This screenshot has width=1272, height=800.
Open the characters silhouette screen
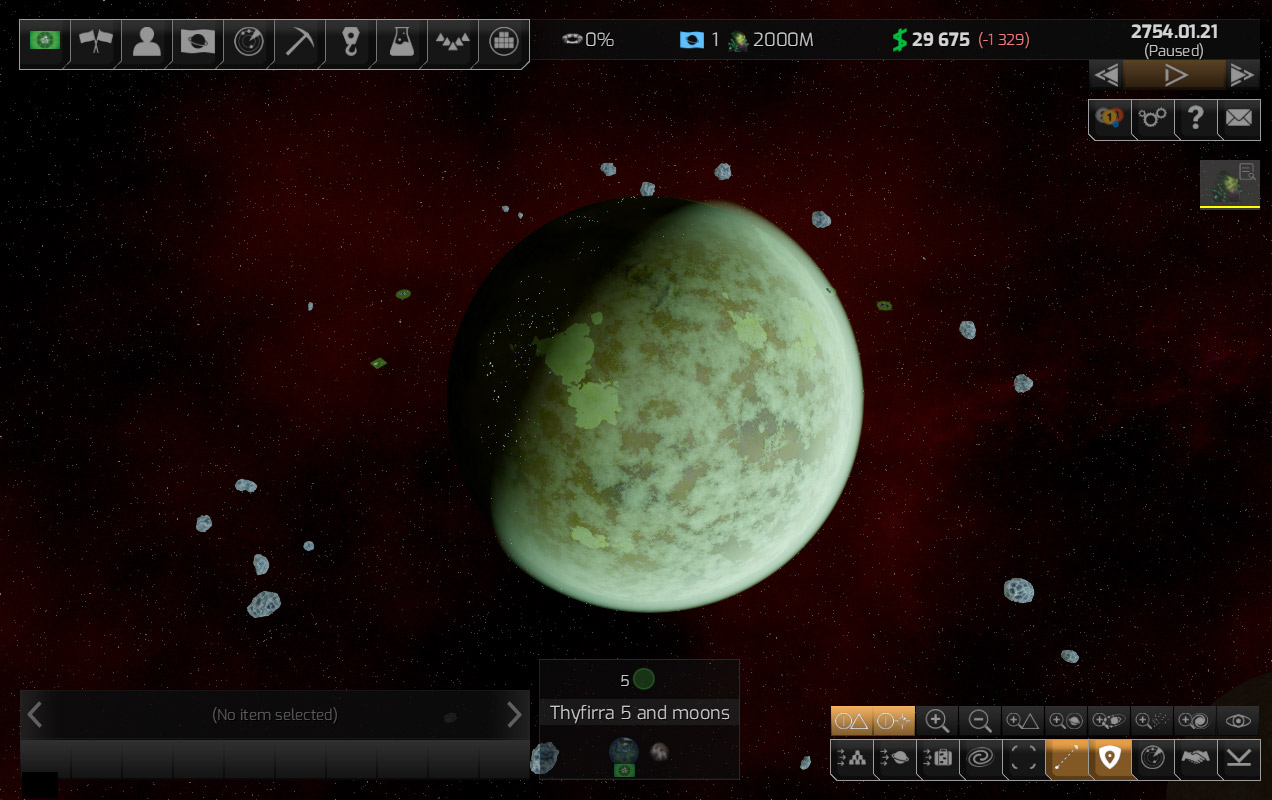pyautogui.click(x=147, y=41)
